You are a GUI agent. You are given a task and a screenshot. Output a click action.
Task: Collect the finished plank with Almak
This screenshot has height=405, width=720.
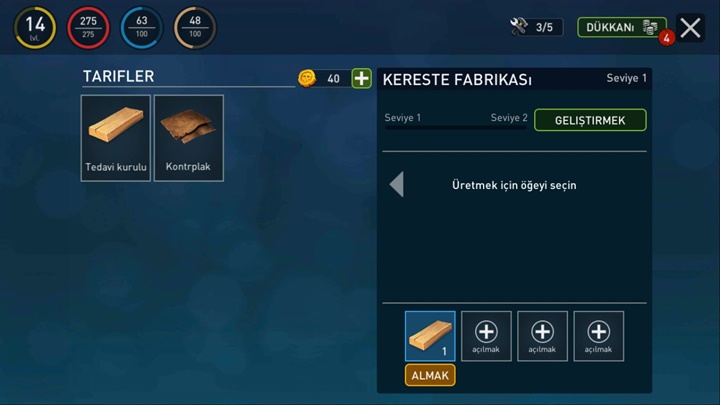pyautogui.click(x=430, y=375)
